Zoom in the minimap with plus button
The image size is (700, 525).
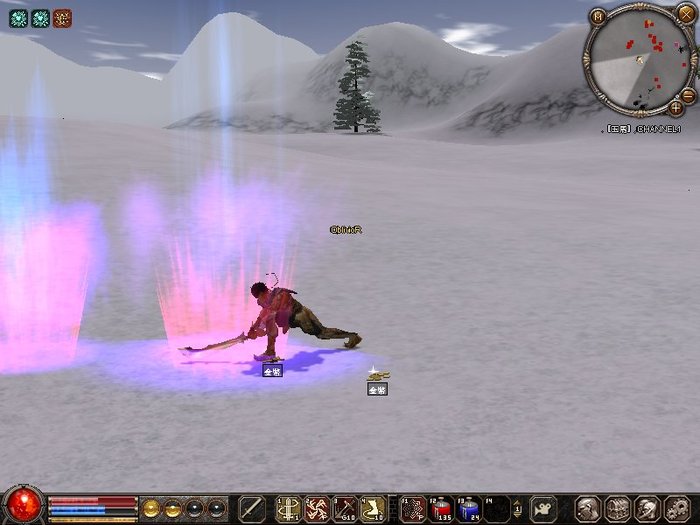[x=677, y=107]
